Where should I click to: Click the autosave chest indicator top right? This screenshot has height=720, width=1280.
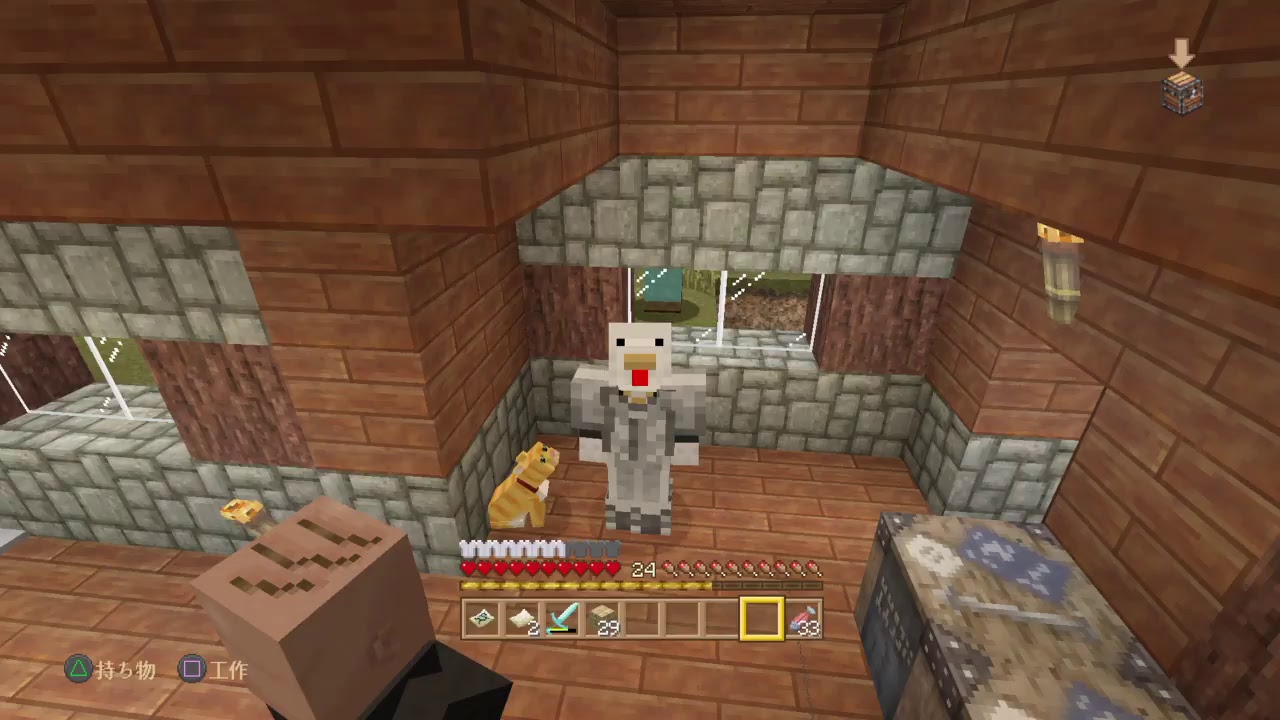pos(1181,92)
